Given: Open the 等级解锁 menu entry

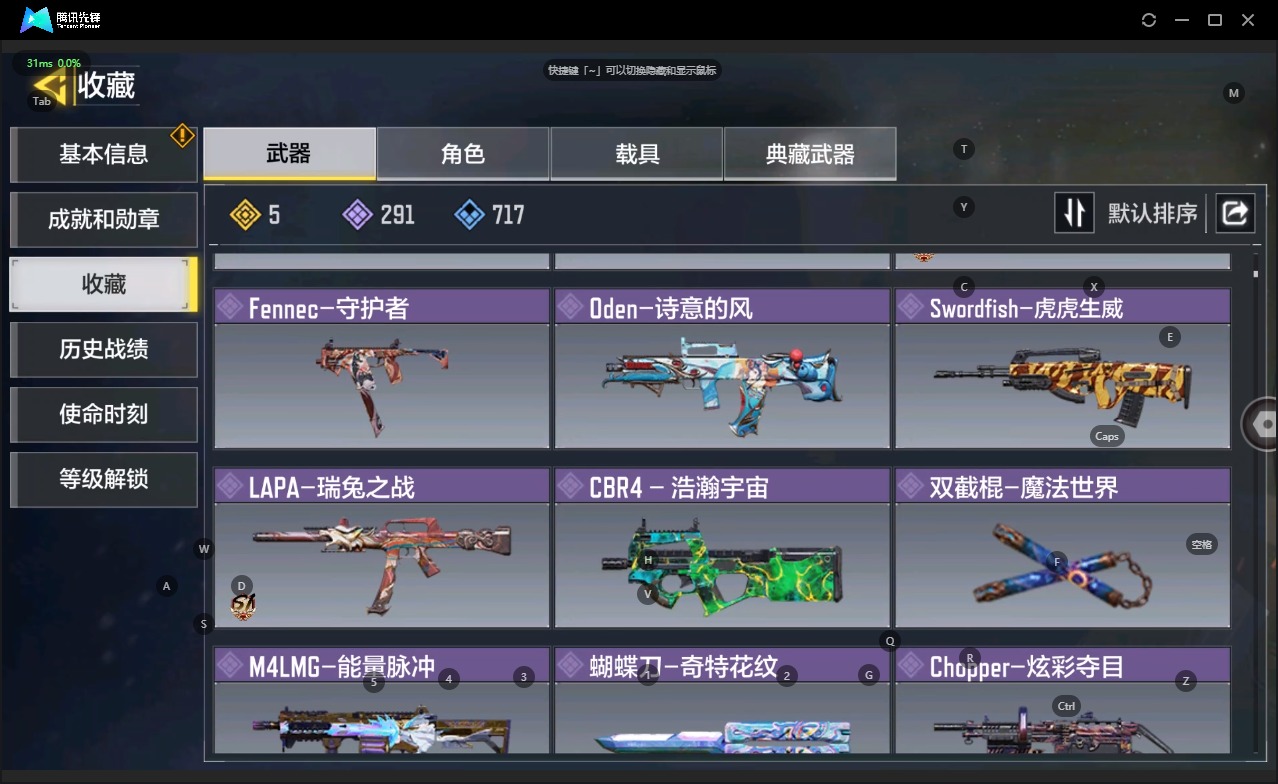Looking at the screenshot, I should (x=103, y=479).
